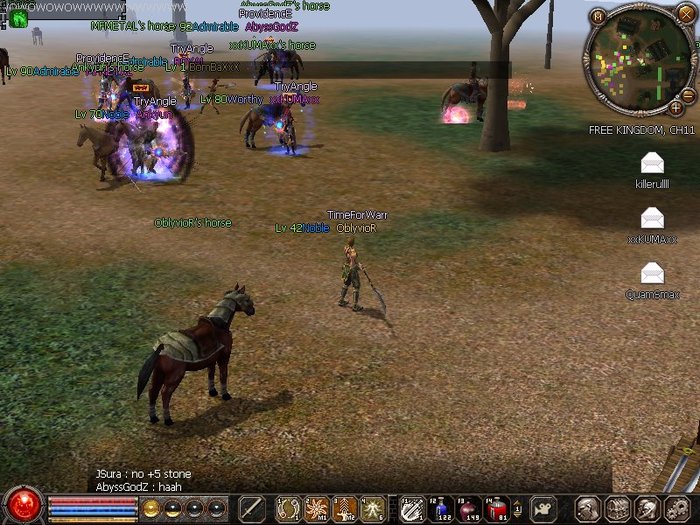Open the whisper message from xxKUMAxx
This screenshot has width=700, height=525.
[x=652, y=217]
